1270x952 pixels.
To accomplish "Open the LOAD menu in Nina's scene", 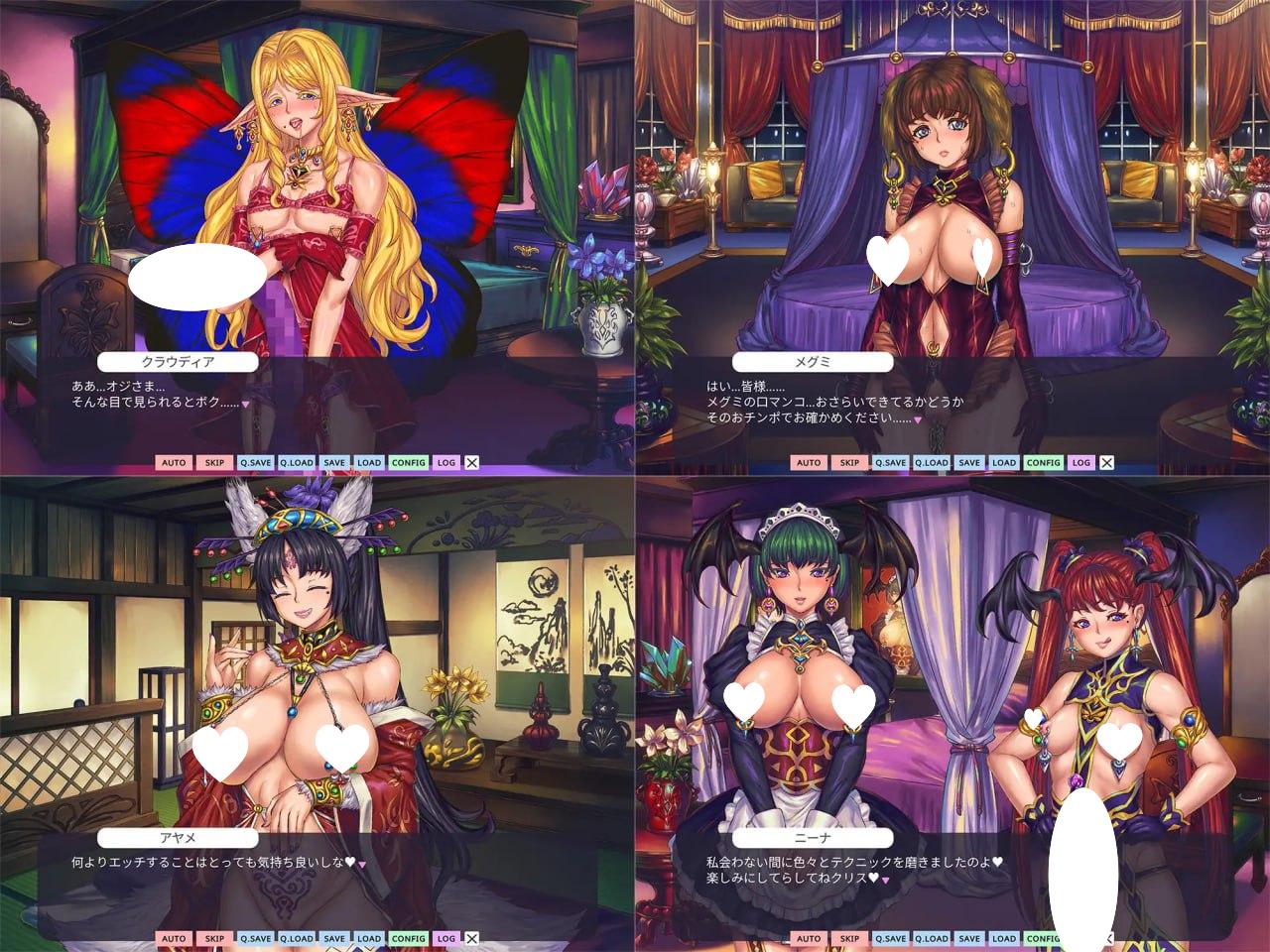I will (1005, 938).
